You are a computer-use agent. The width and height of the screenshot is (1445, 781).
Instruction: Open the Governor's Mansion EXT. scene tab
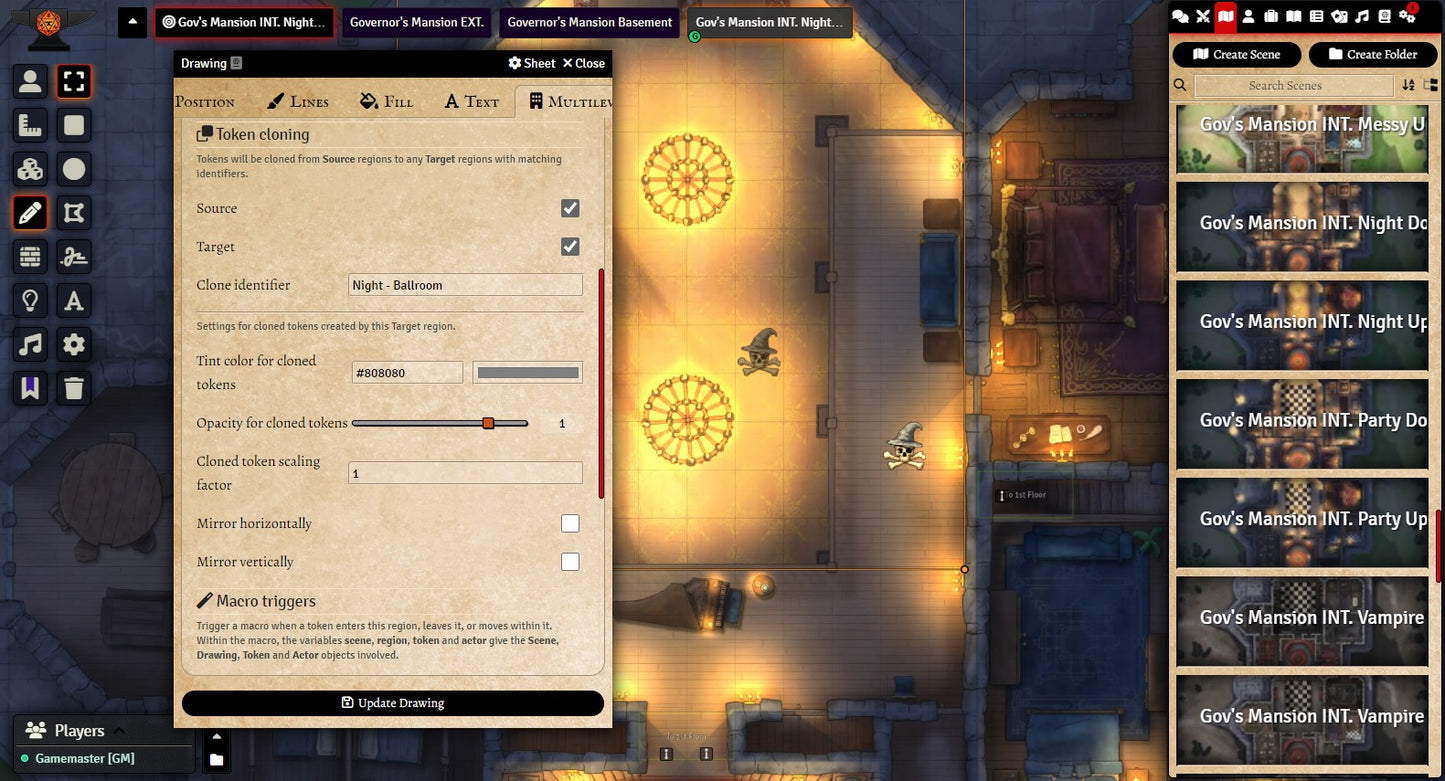pyautogui.click(x=416, y=22)
